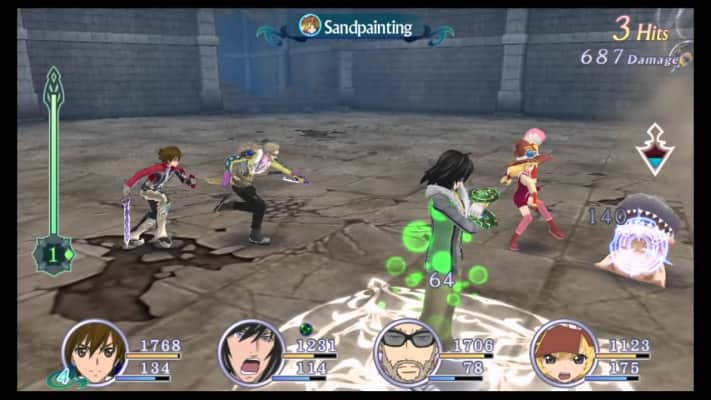Image resolution: width=711 pixels, height=400 pixels.
Task: Choose the black-haired shouting character portrait
Action: pyautogui.click(x=250, y=352)
